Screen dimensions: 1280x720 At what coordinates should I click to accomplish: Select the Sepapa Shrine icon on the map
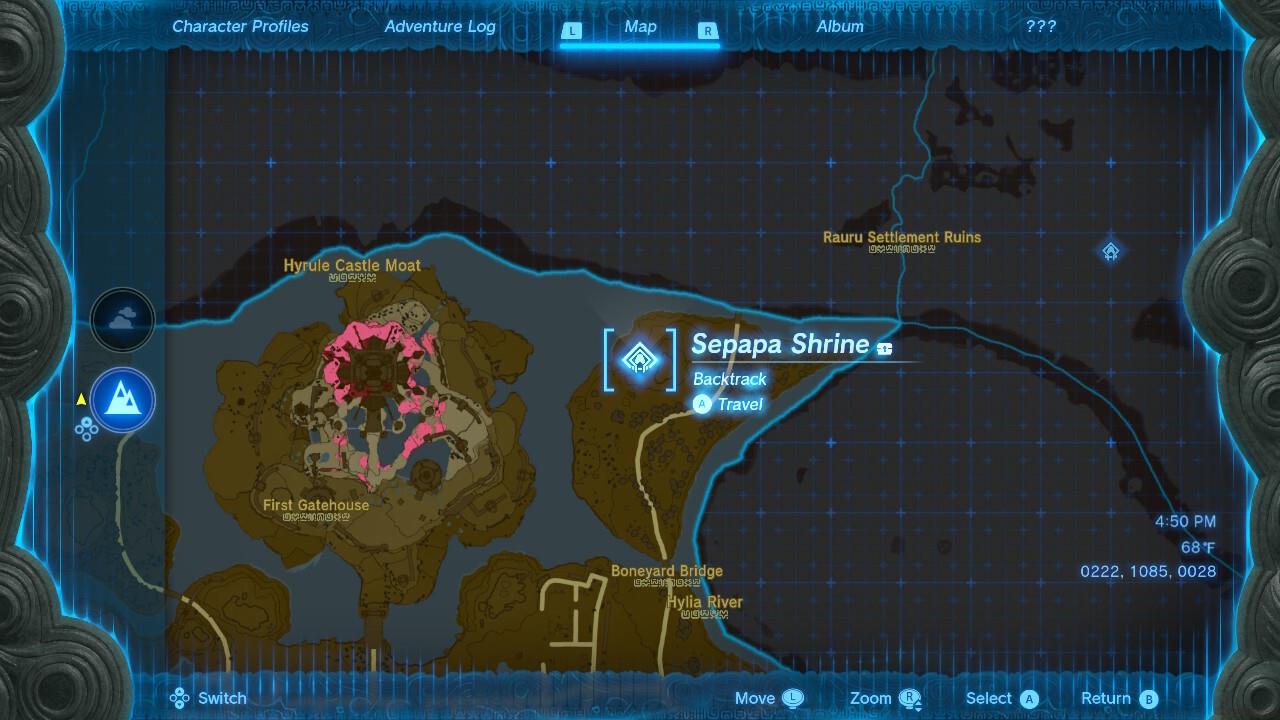click(x=640, y=360)
